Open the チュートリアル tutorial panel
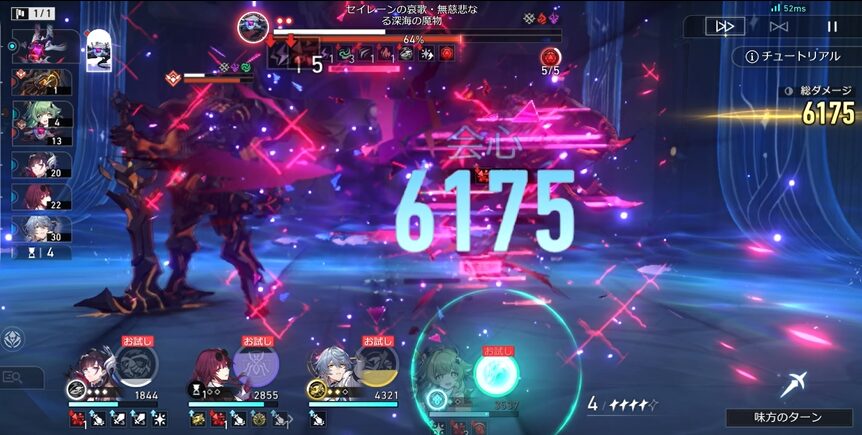862x435 pixels. tap(795, 56)
